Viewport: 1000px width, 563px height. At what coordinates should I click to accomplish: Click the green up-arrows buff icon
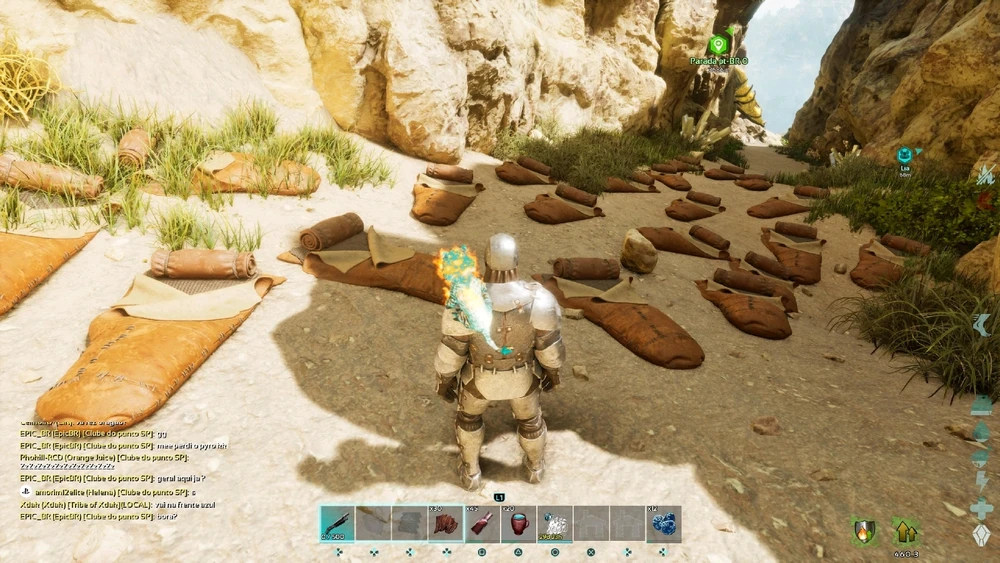906,531
